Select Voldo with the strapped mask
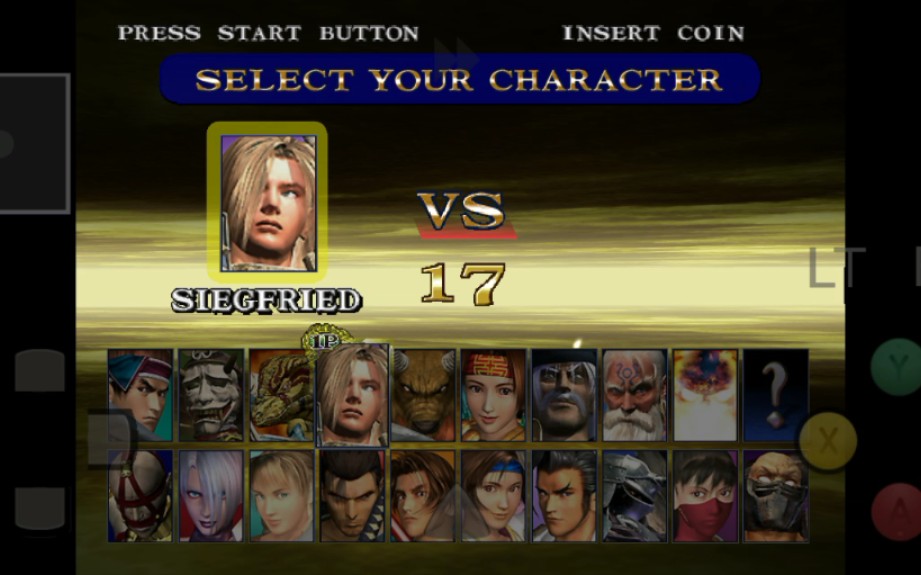The height and width of the screenshot is (575, 921). click(140, 496)
